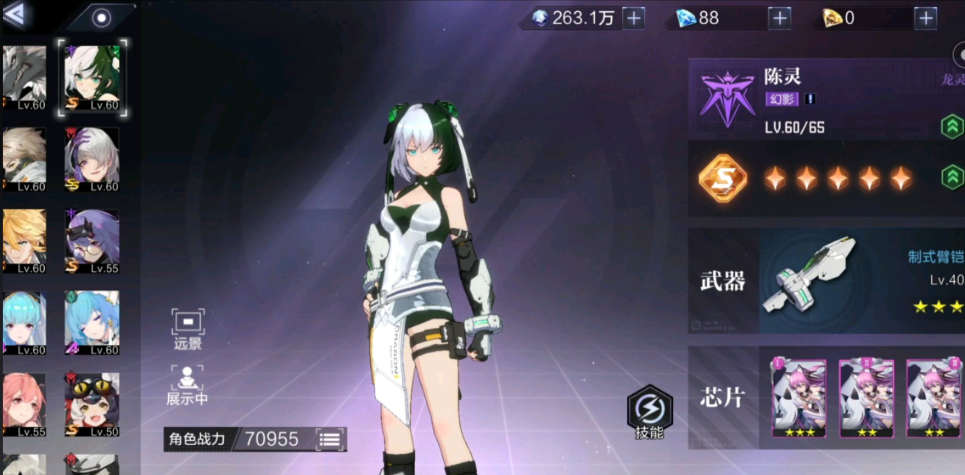Select the three-star chip card
Viewport: 965px width, 475px height.
click(799, 399)
